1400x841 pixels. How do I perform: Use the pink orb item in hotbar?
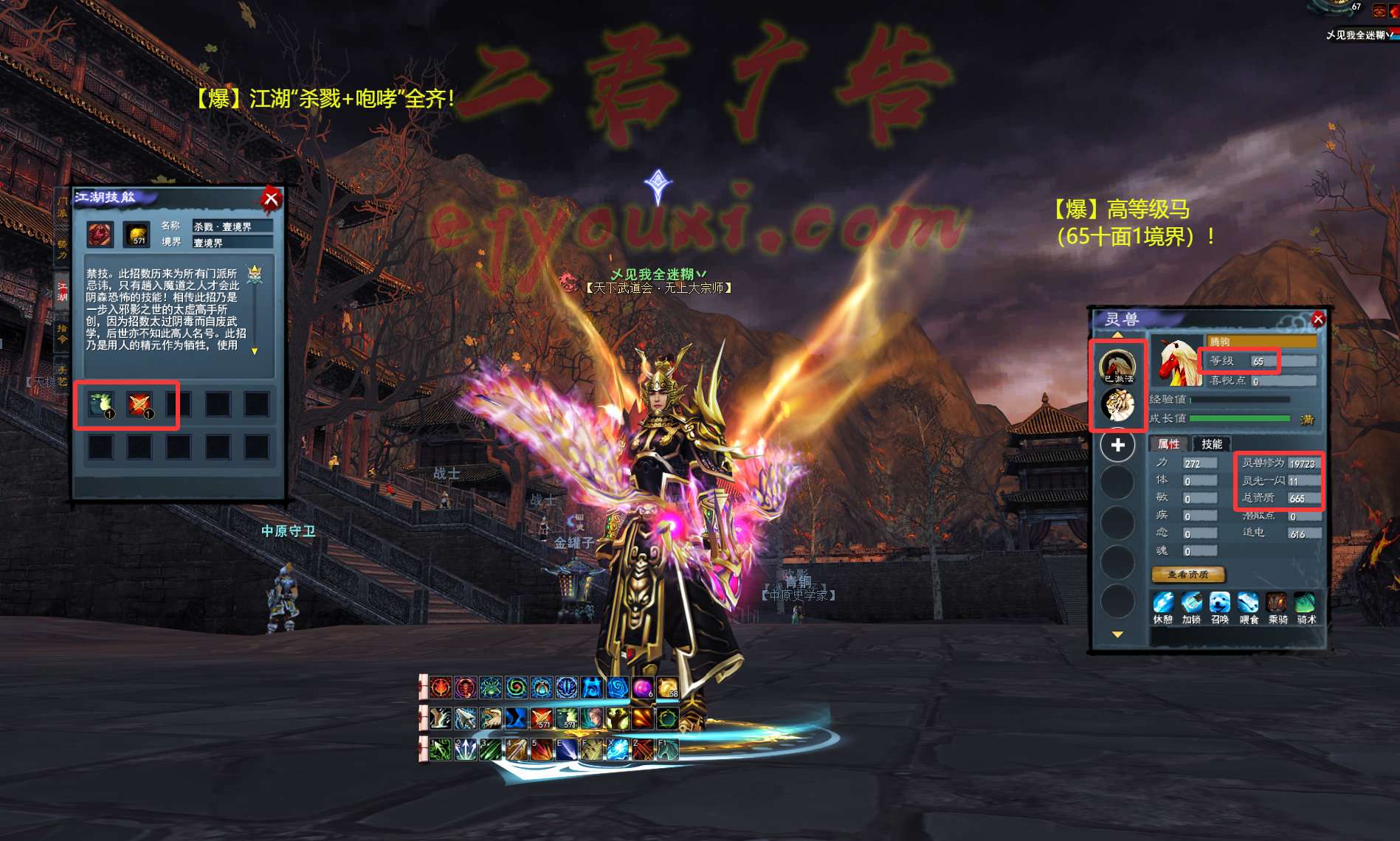[x=643, y=688]
